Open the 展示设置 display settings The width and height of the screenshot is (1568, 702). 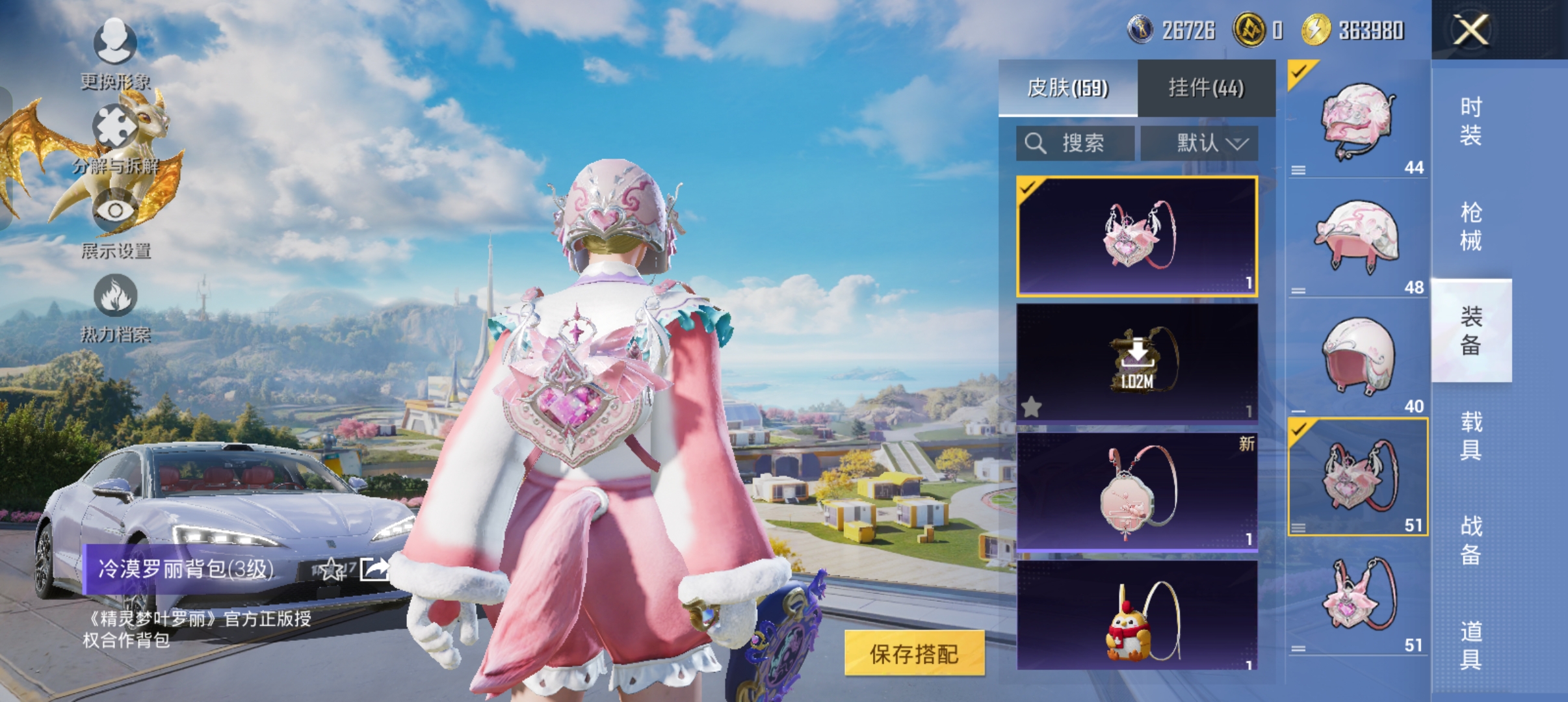click(x=117, y=231)
